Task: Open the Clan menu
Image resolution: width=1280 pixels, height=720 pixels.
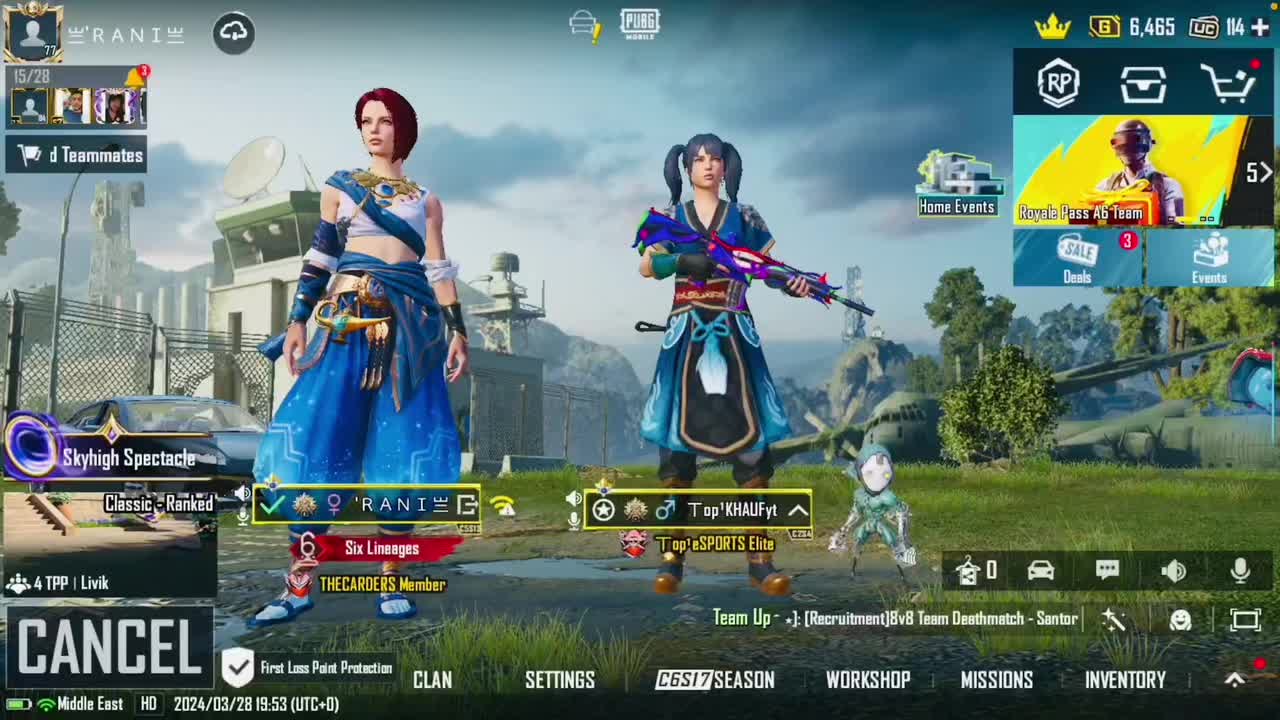Action: coord(432,680)
